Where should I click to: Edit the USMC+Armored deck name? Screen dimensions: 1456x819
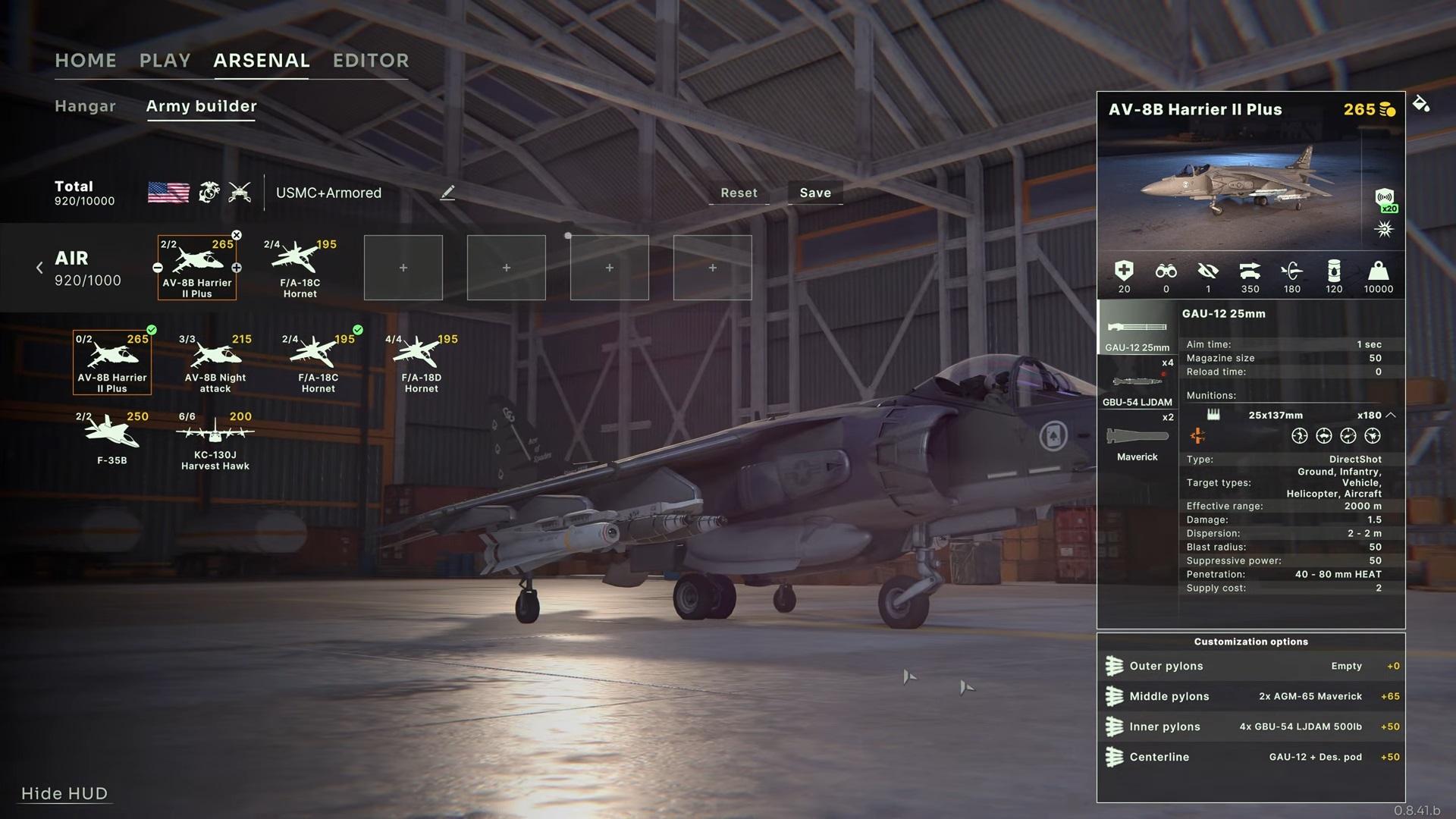pyautogui.click(x=447, y=193)
